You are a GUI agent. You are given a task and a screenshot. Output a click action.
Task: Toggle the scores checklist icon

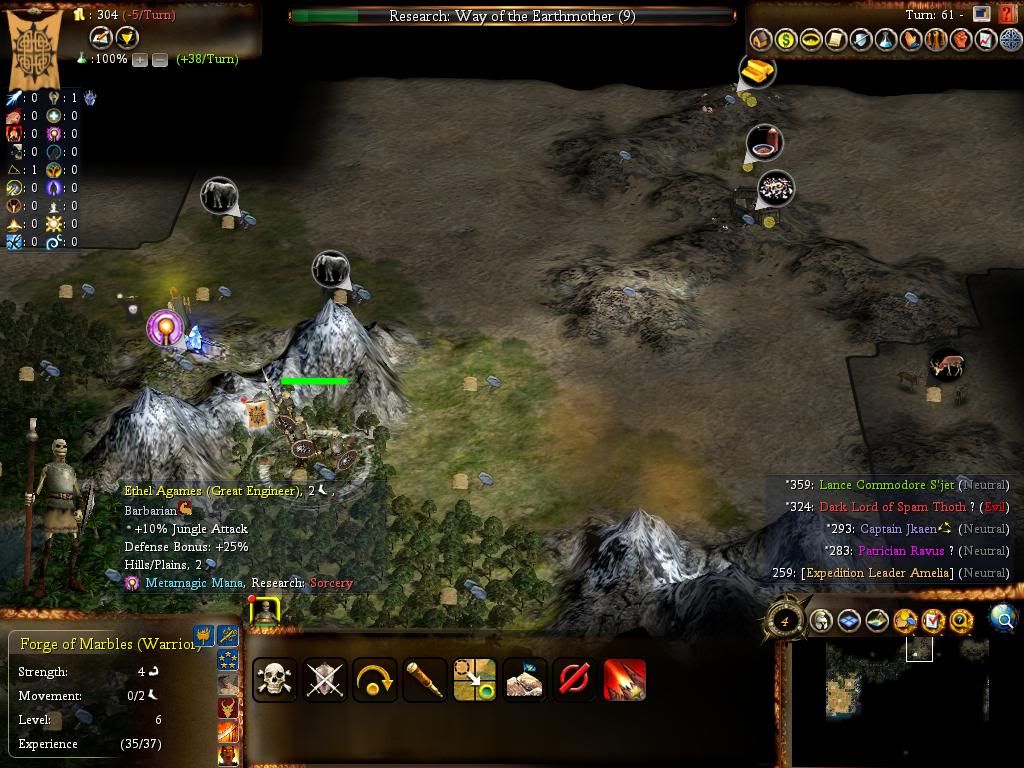934,621
